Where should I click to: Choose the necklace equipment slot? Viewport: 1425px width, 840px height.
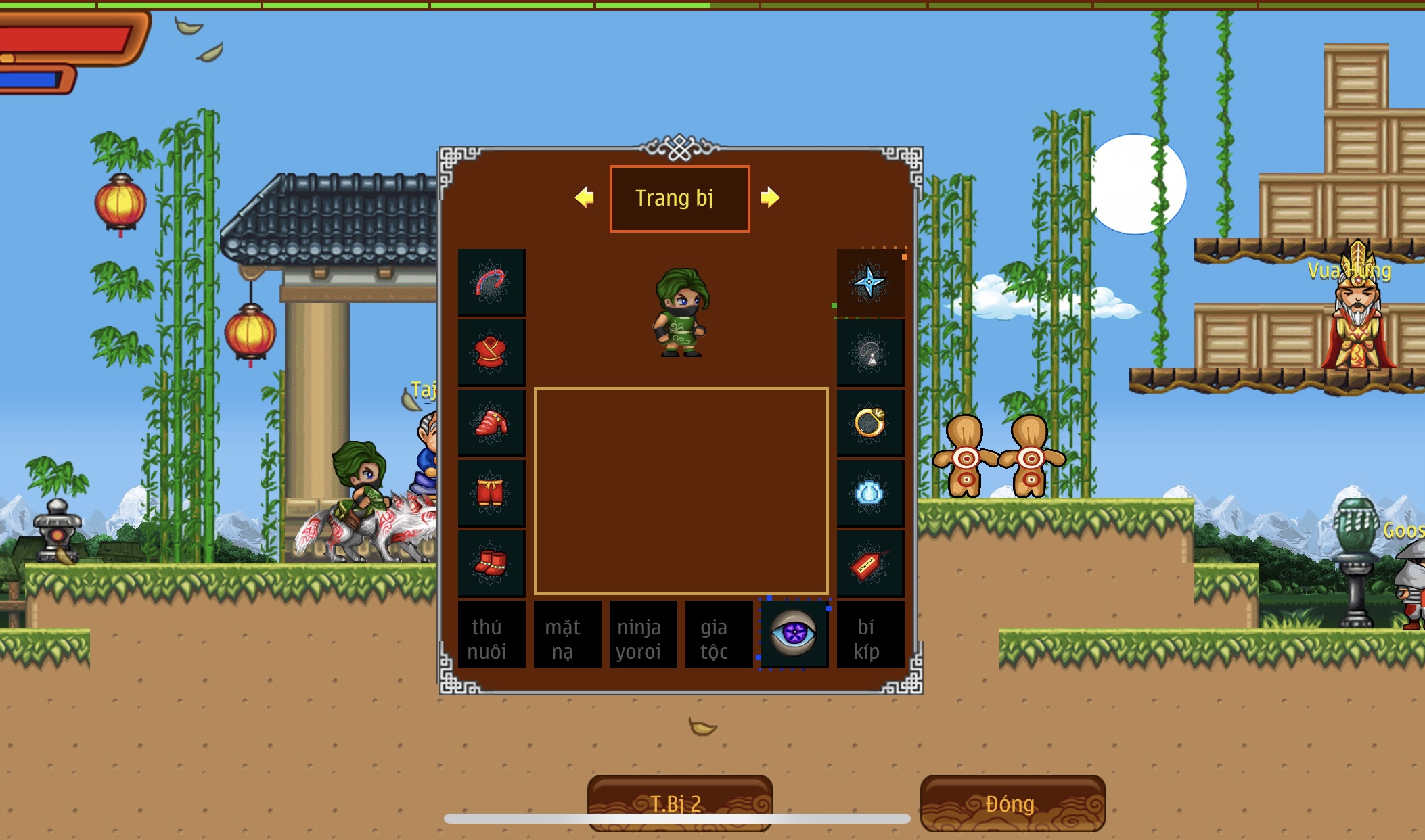pyautogui.click(x=870, y=353)
